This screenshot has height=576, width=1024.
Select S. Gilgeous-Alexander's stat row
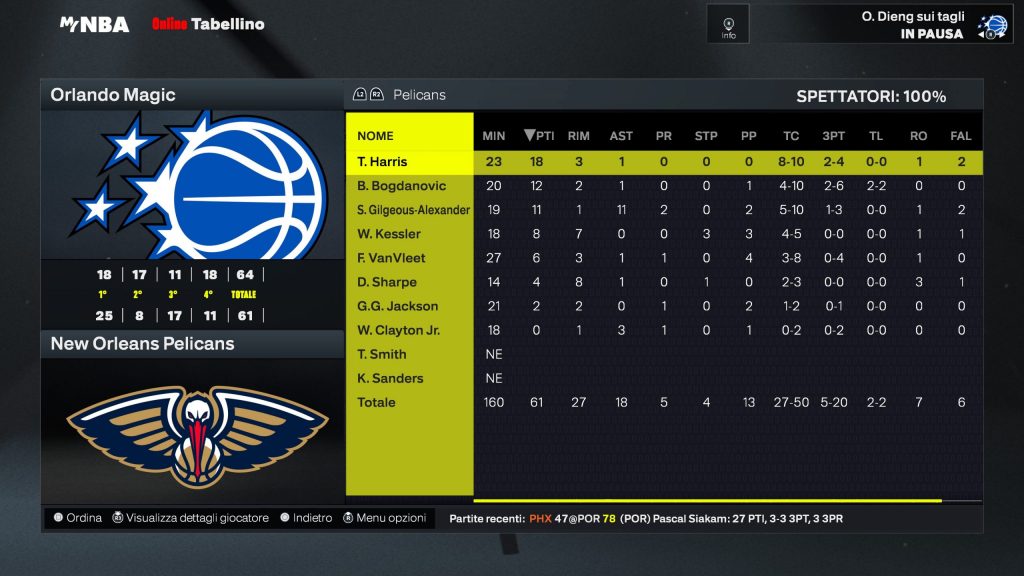(x=413, y=210)
